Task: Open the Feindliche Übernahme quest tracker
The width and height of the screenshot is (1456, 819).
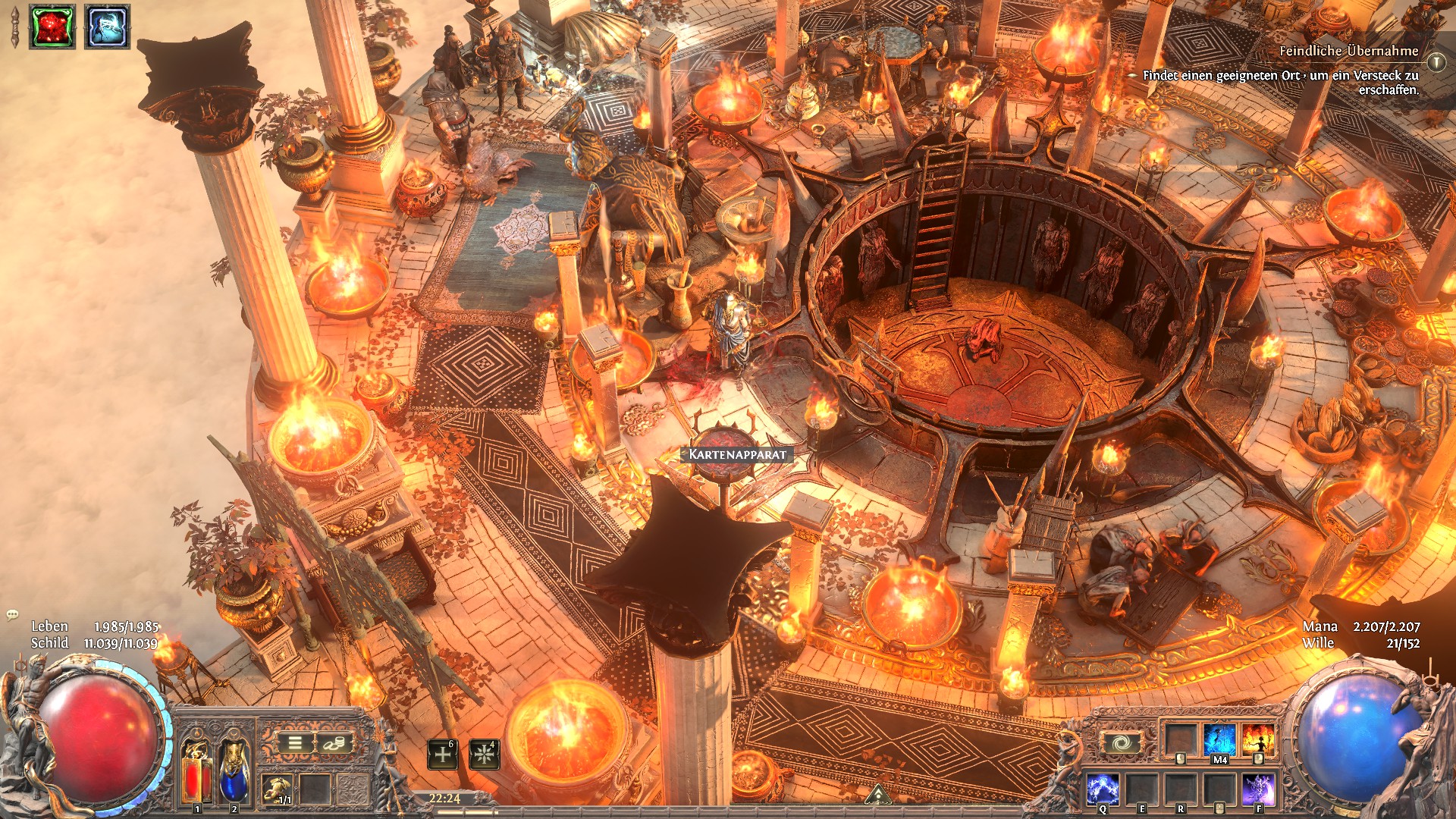Action: [x=1348, y=51]
